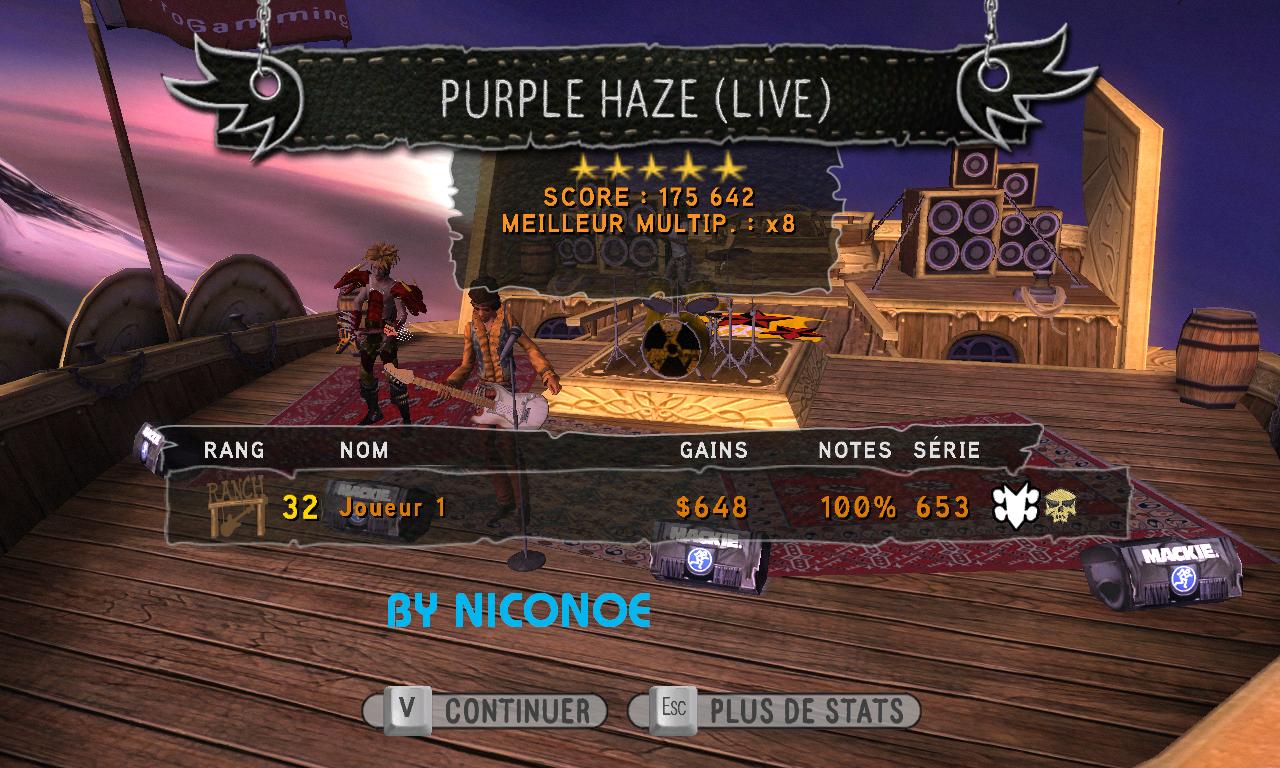This screenshot has width=1280, height=768.
Task: Select the Joueur 1 results row
Action: click(x=640, y=507)
